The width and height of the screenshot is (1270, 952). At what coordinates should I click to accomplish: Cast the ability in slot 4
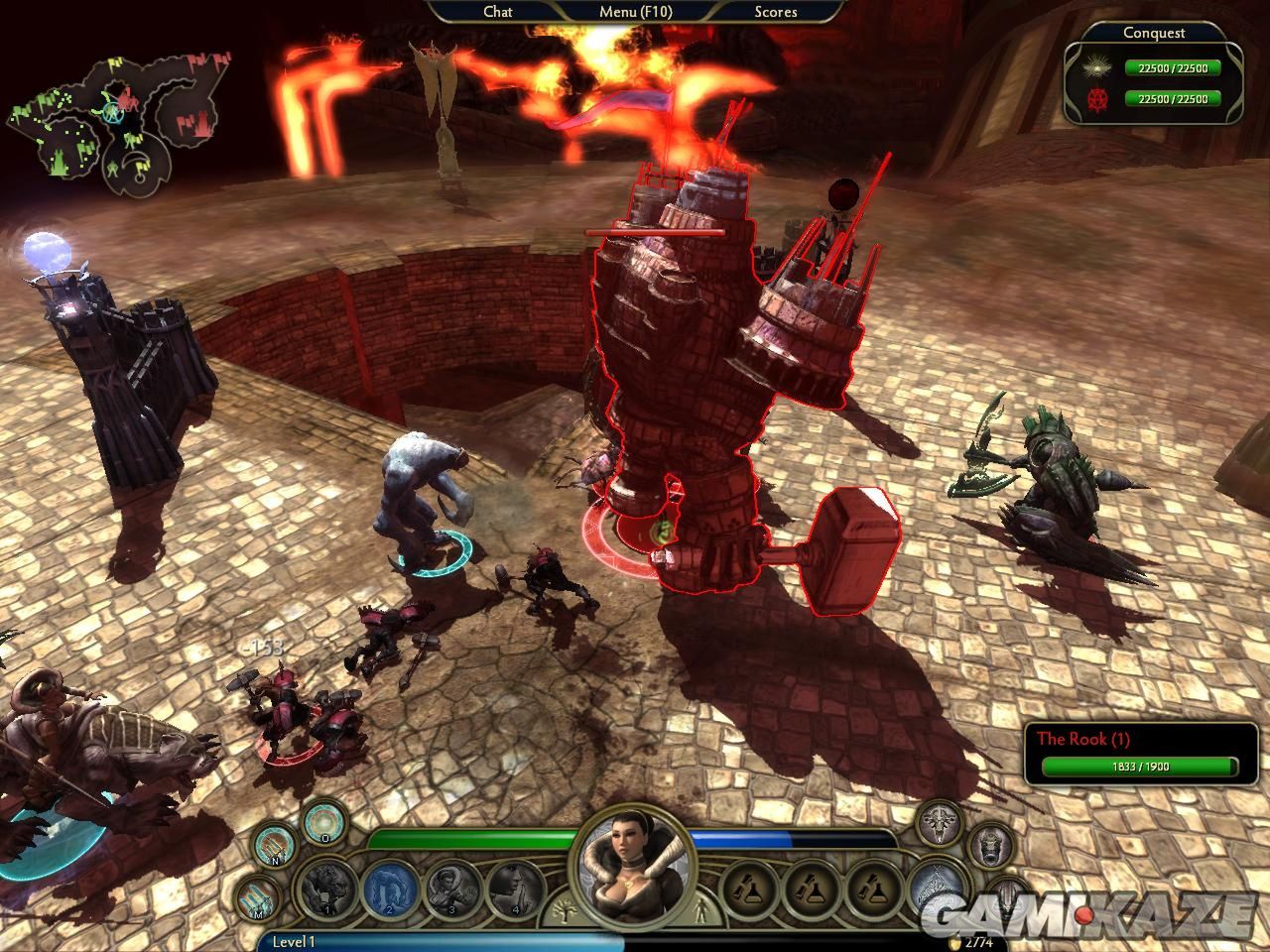coord(516,889)
